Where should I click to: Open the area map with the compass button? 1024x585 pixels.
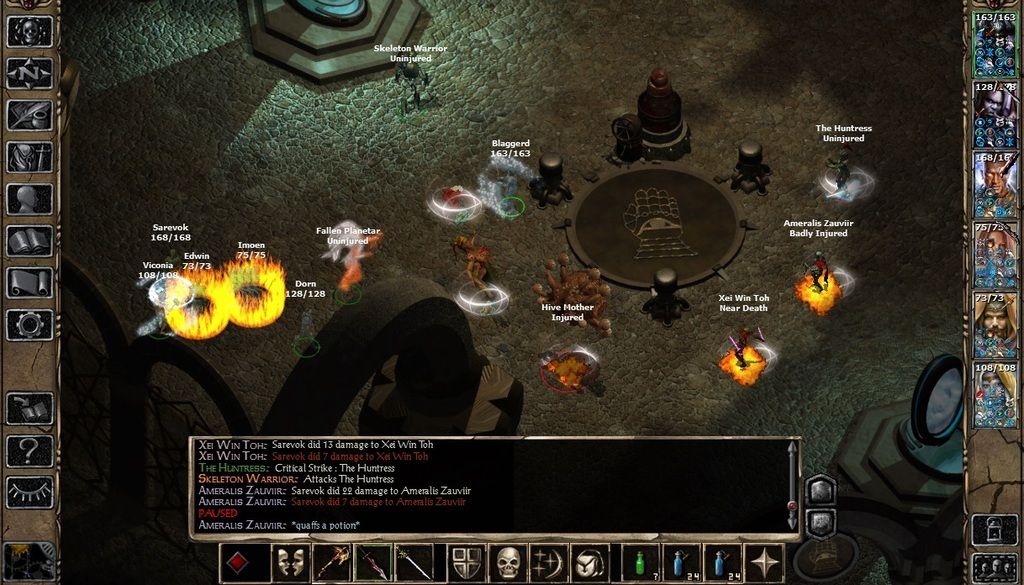click(x=29, y=73)
